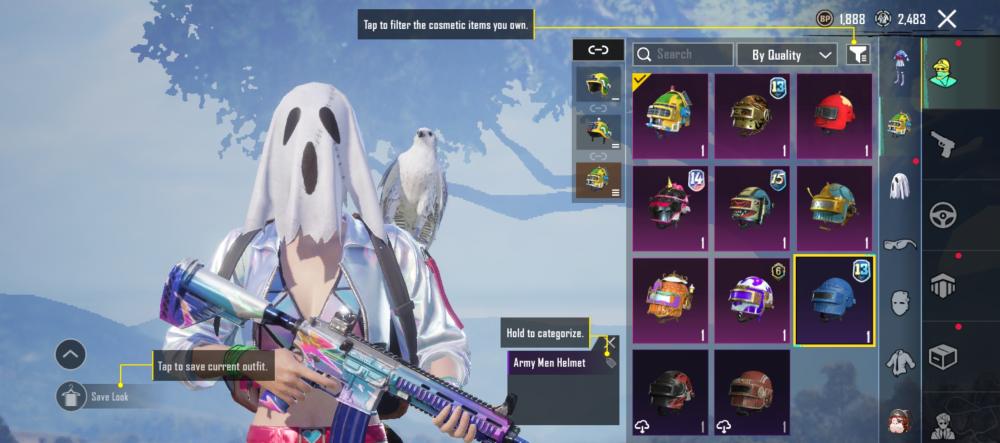This screenshot has width=1000, height=443.
Task: Download the black and red helmet skin
Action: tap(670, 391)
